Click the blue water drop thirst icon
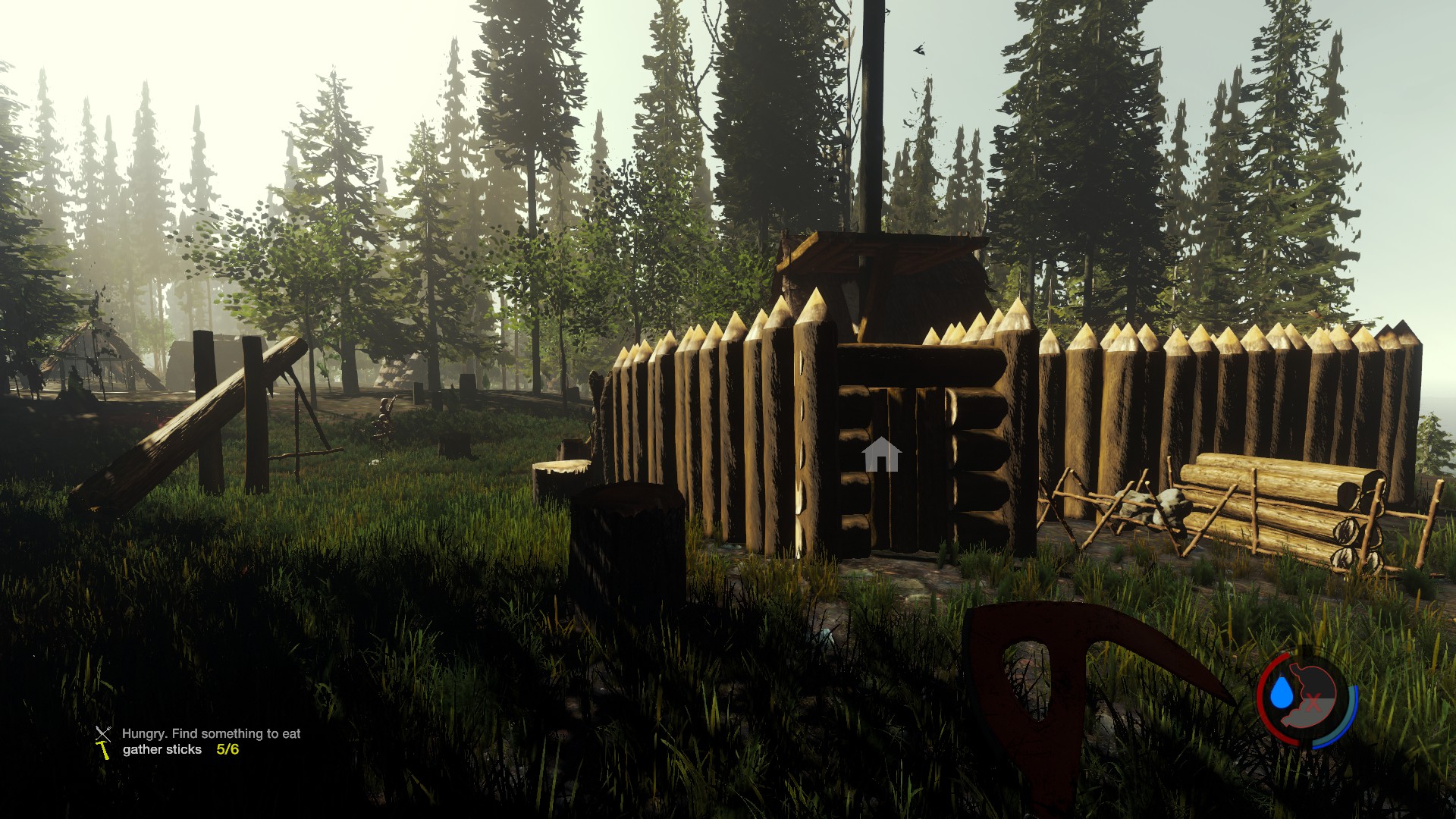Screen dimensions: 1456x819 [x=1281, y=692]
